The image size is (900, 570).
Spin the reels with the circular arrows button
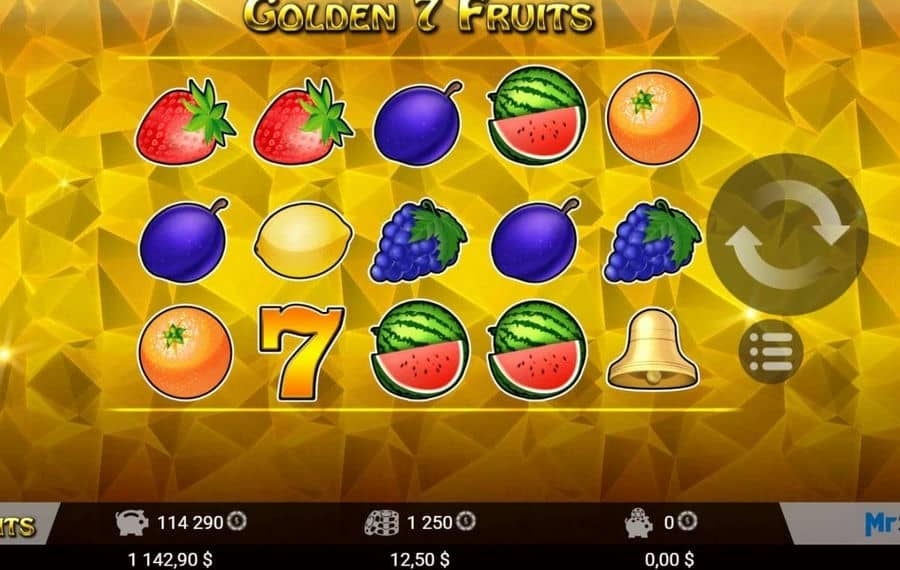pos(787,234)
